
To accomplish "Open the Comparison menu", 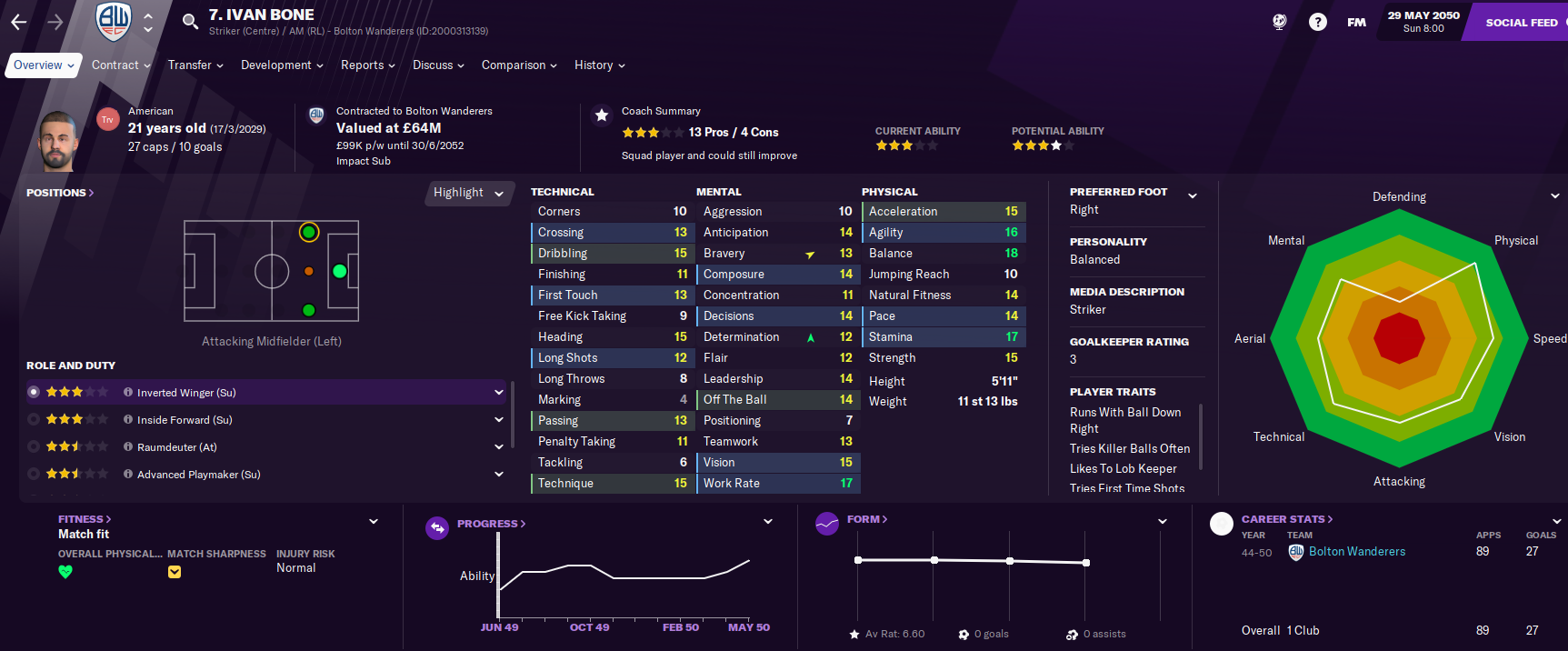I will 519,65.
